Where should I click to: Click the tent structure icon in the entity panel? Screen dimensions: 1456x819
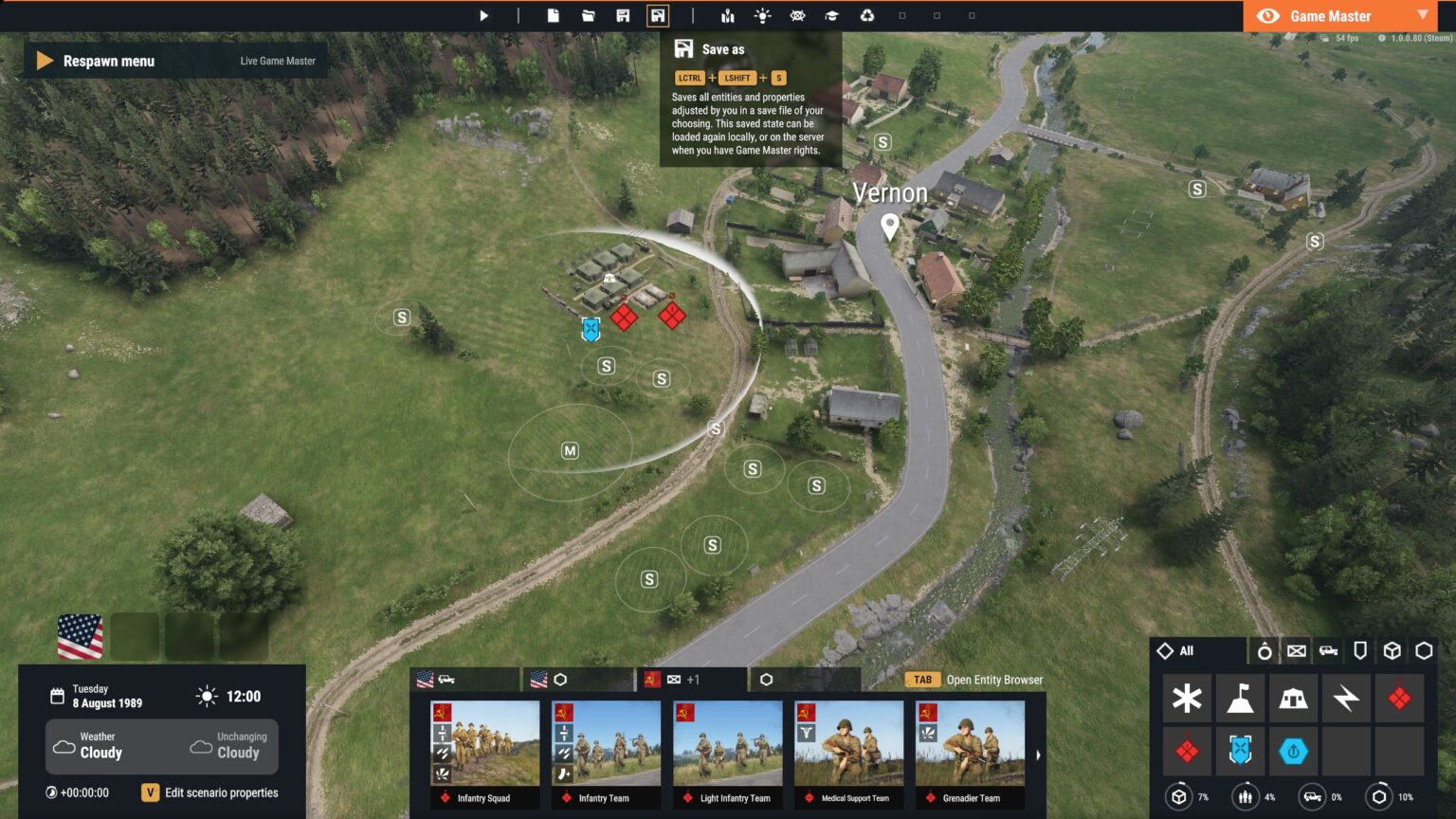pos(1293,699)
